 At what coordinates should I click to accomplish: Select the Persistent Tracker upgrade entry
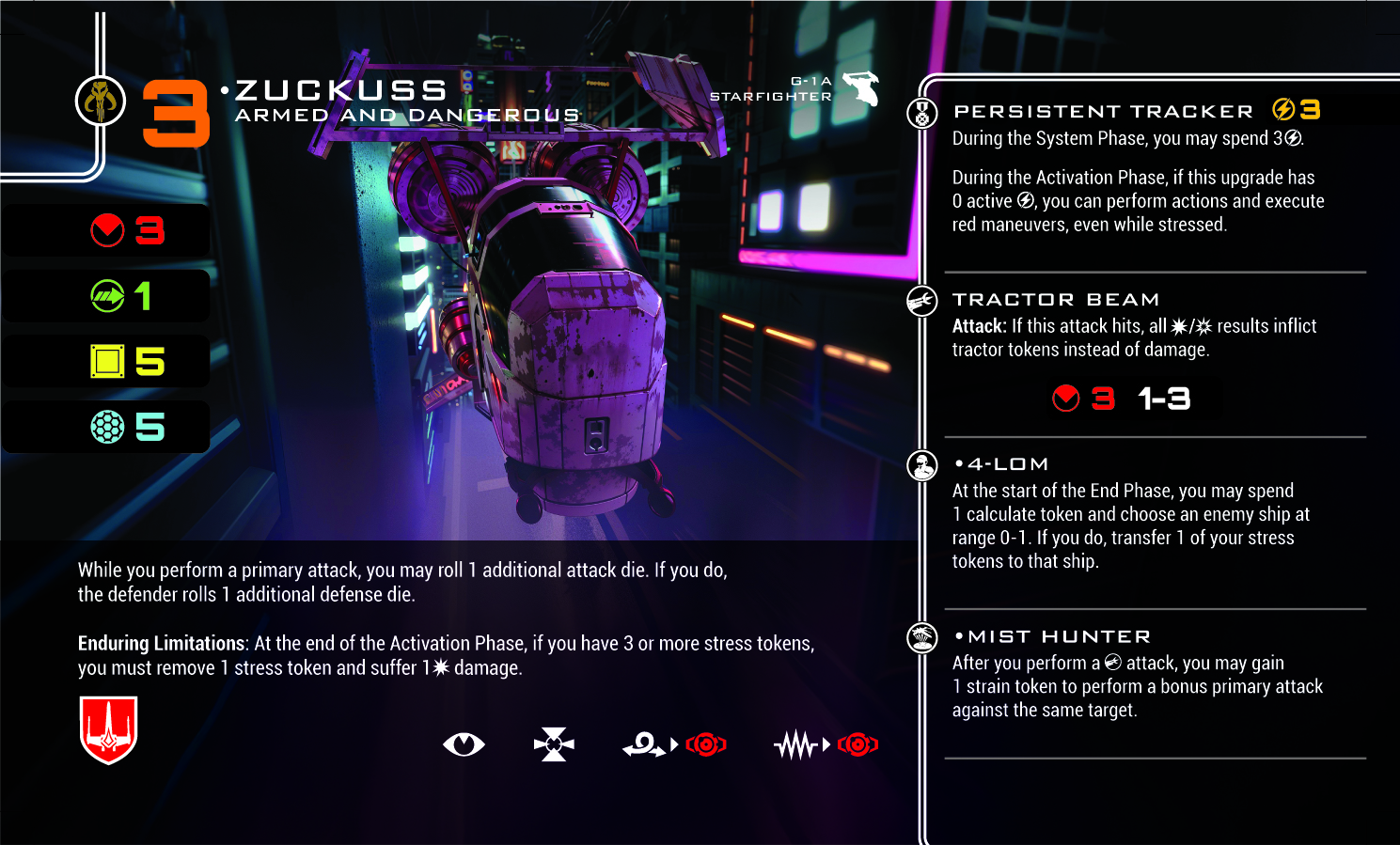tap(1104, 111)
